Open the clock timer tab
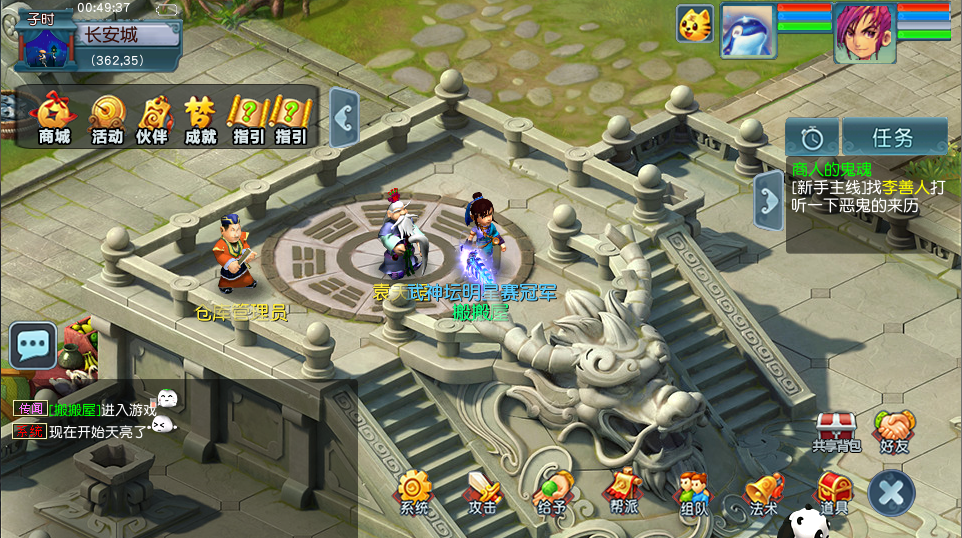 tap(812, 137)
